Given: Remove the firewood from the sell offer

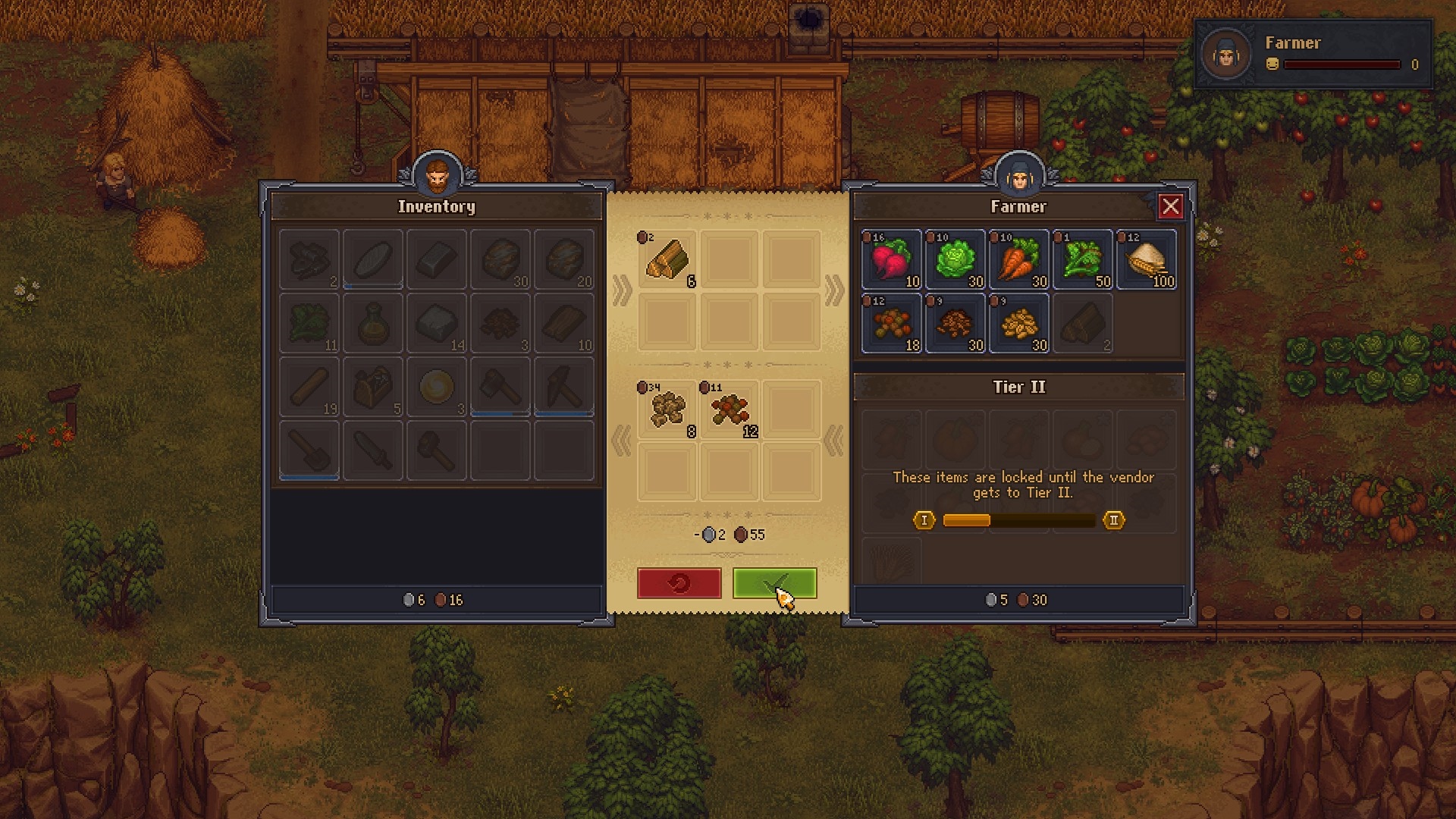Looking at the screenshot, I should click(667, 260).
